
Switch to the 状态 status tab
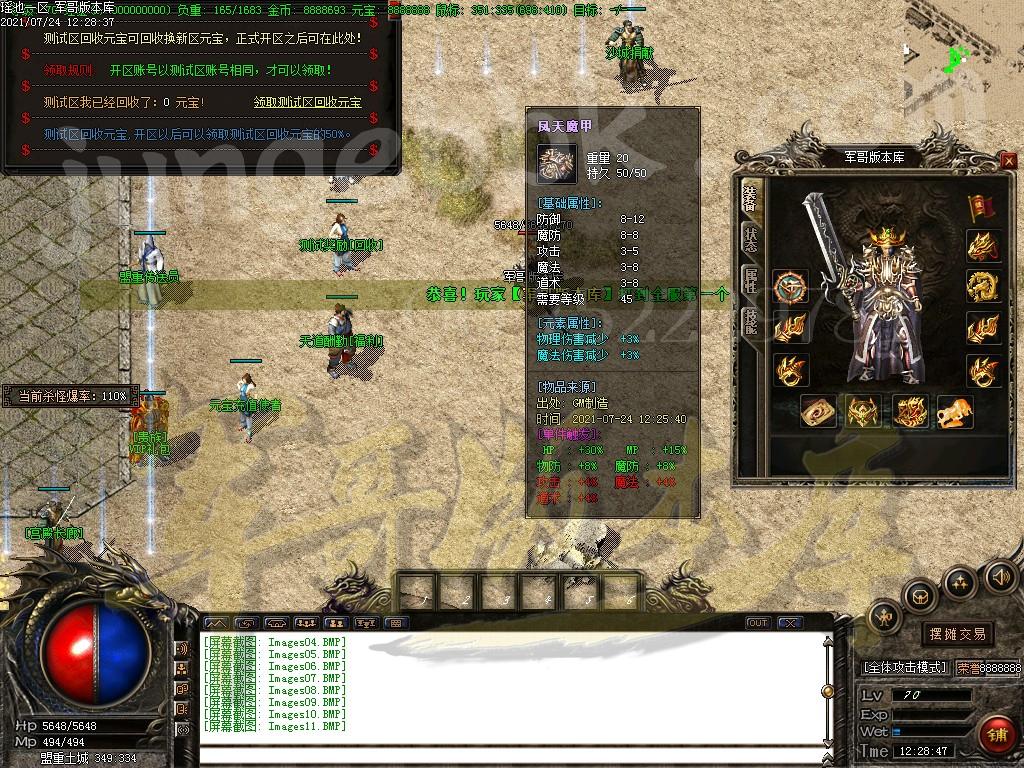pyautogui.click(x=750, y=238)
